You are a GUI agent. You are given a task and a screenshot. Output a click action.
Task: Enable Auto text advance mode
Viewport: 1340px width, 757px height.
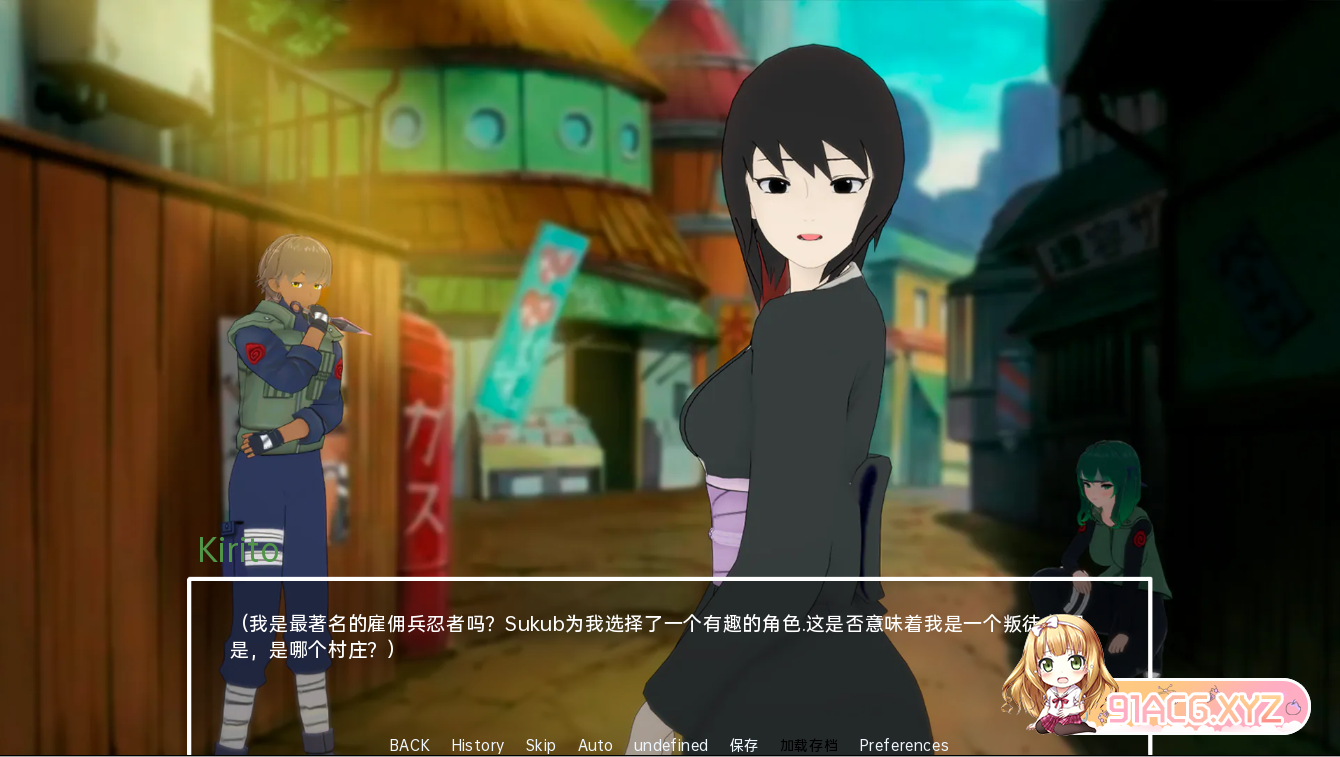(x=595, y=745)
